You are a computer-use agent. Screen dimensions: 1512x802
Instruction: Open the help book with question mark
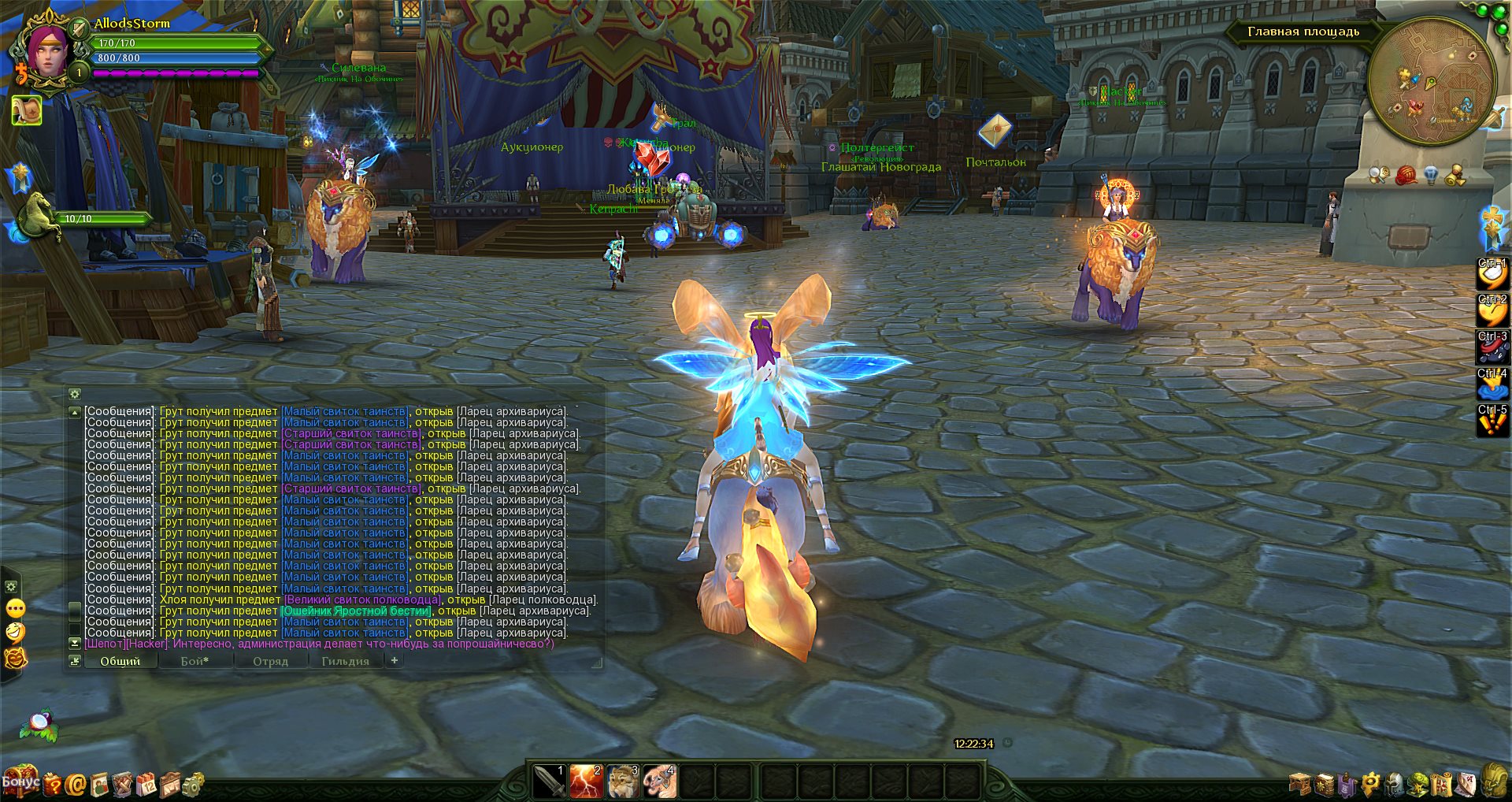pos(52,784)
